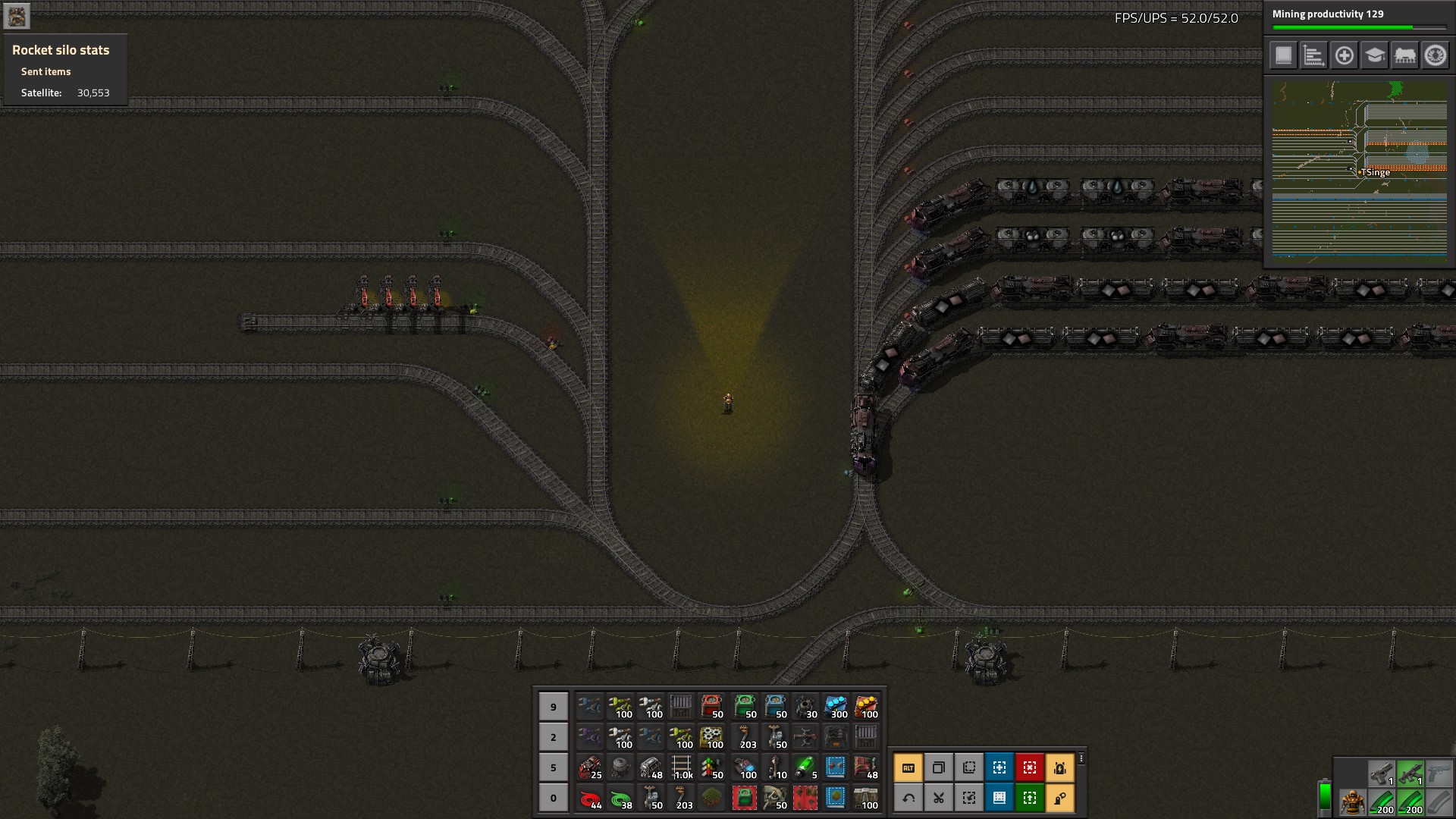The image size is (1456, 819).
Task: Pick the red wire slot with 44
Action: [x=590, y=798]
